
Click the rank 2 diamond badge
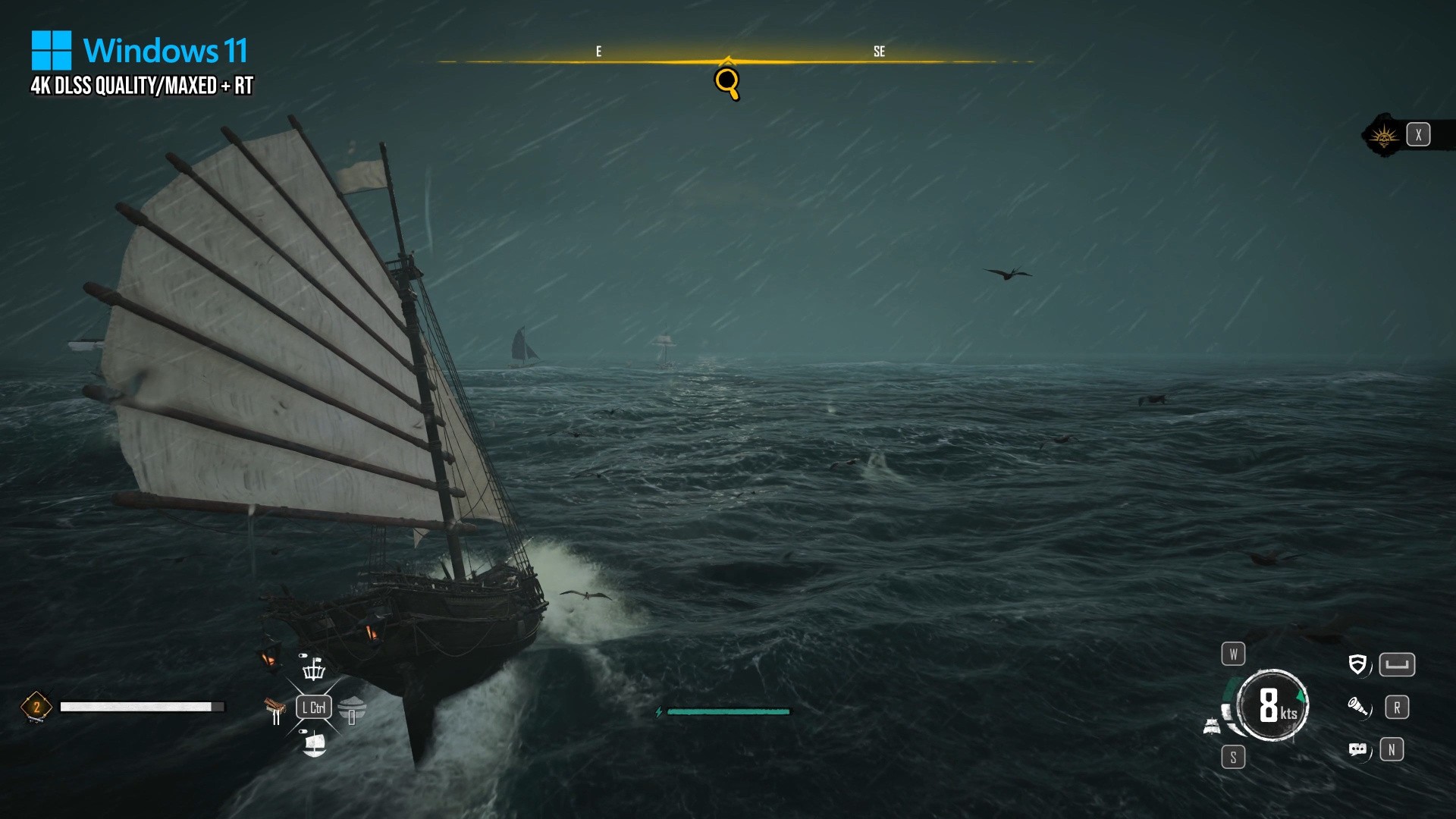click(x=36, y=708)
